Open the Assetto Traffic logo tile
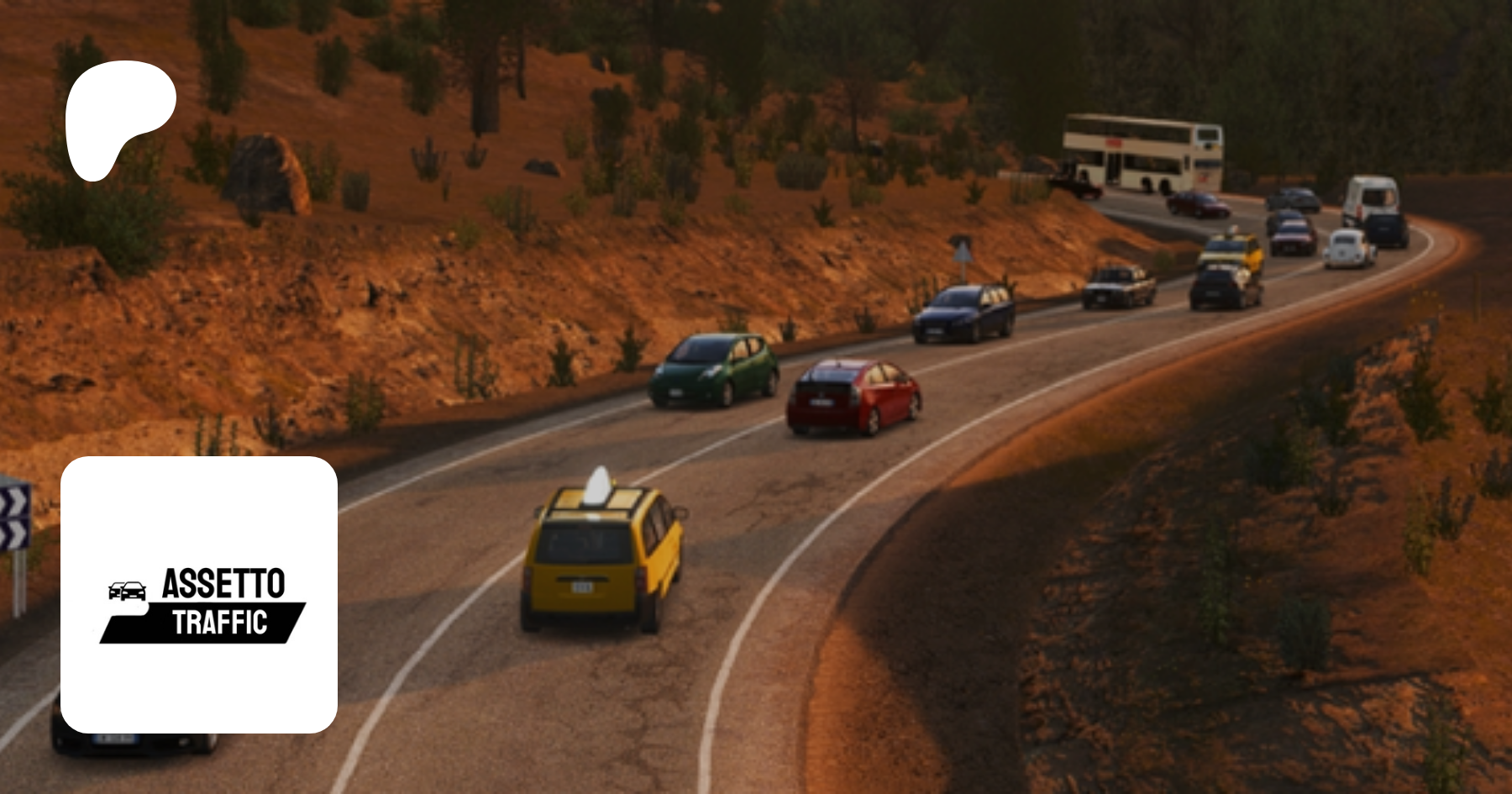The height and width of the screenshot is (794, 1512). tap(199, 594)
